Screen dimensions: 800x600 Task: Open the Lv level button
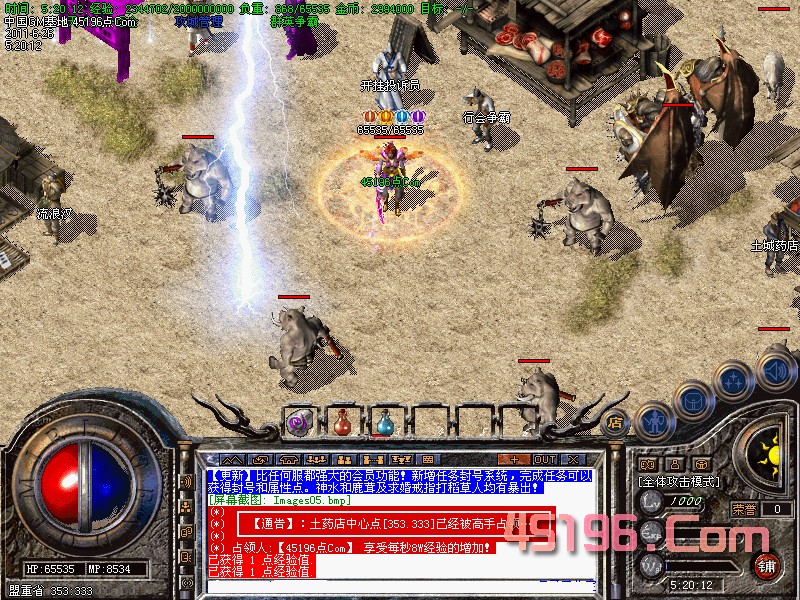[653, 501]
